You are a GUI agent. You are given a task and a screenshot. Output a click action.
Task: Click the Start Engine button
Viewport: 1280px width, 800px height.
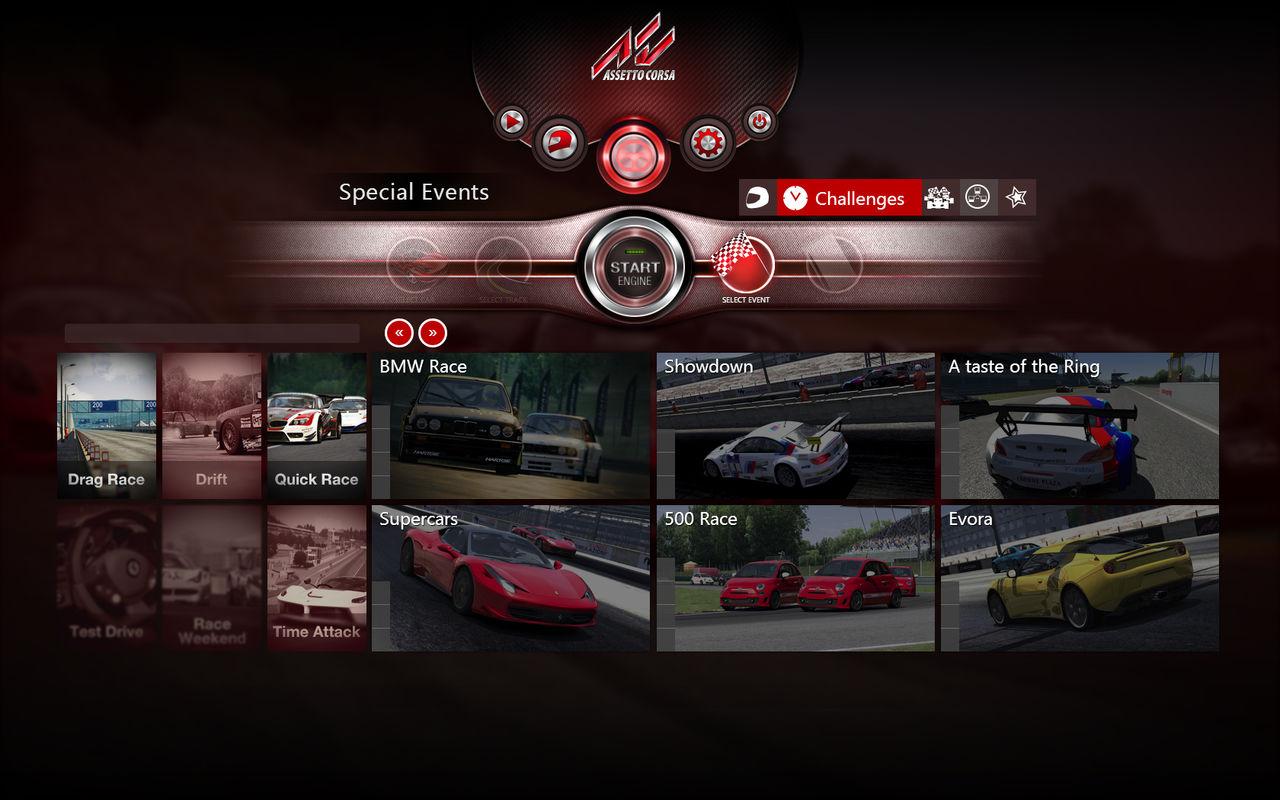coord(634,268)
